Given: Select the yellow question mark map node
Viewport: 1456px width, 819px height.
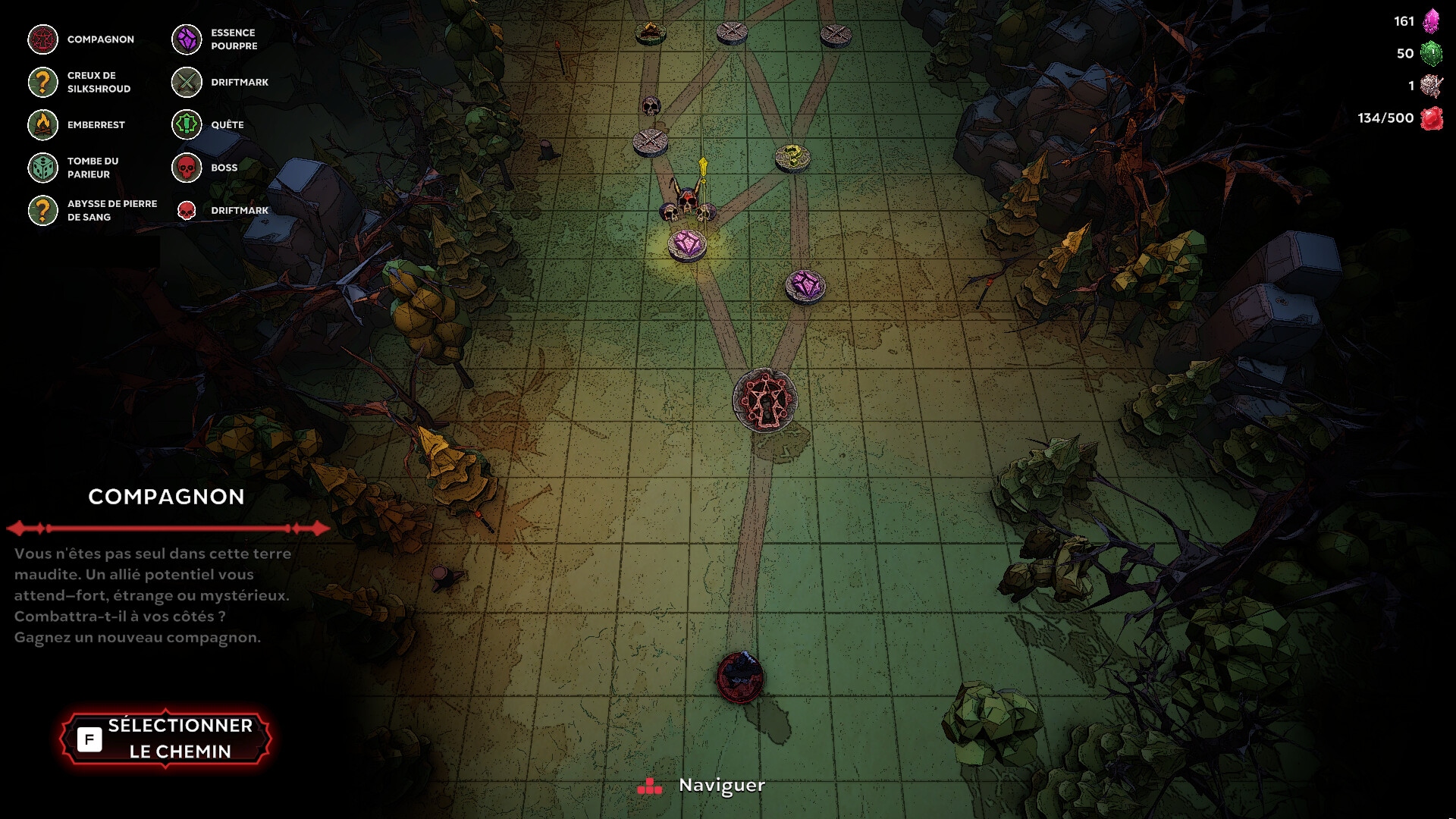Looking at the screenshot, I should [792, 157].
